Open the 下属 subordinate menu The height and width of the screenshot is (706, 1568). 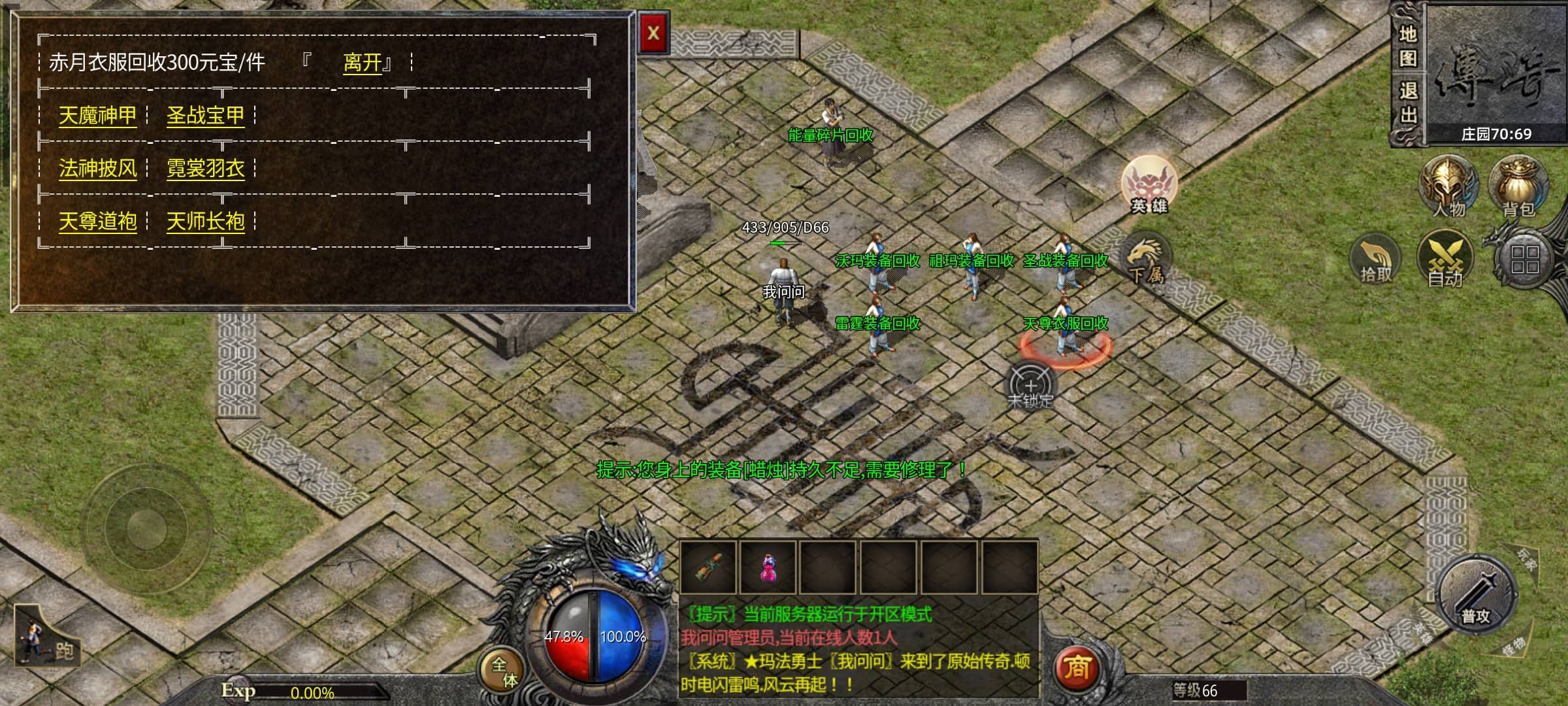pos(1146,260)
